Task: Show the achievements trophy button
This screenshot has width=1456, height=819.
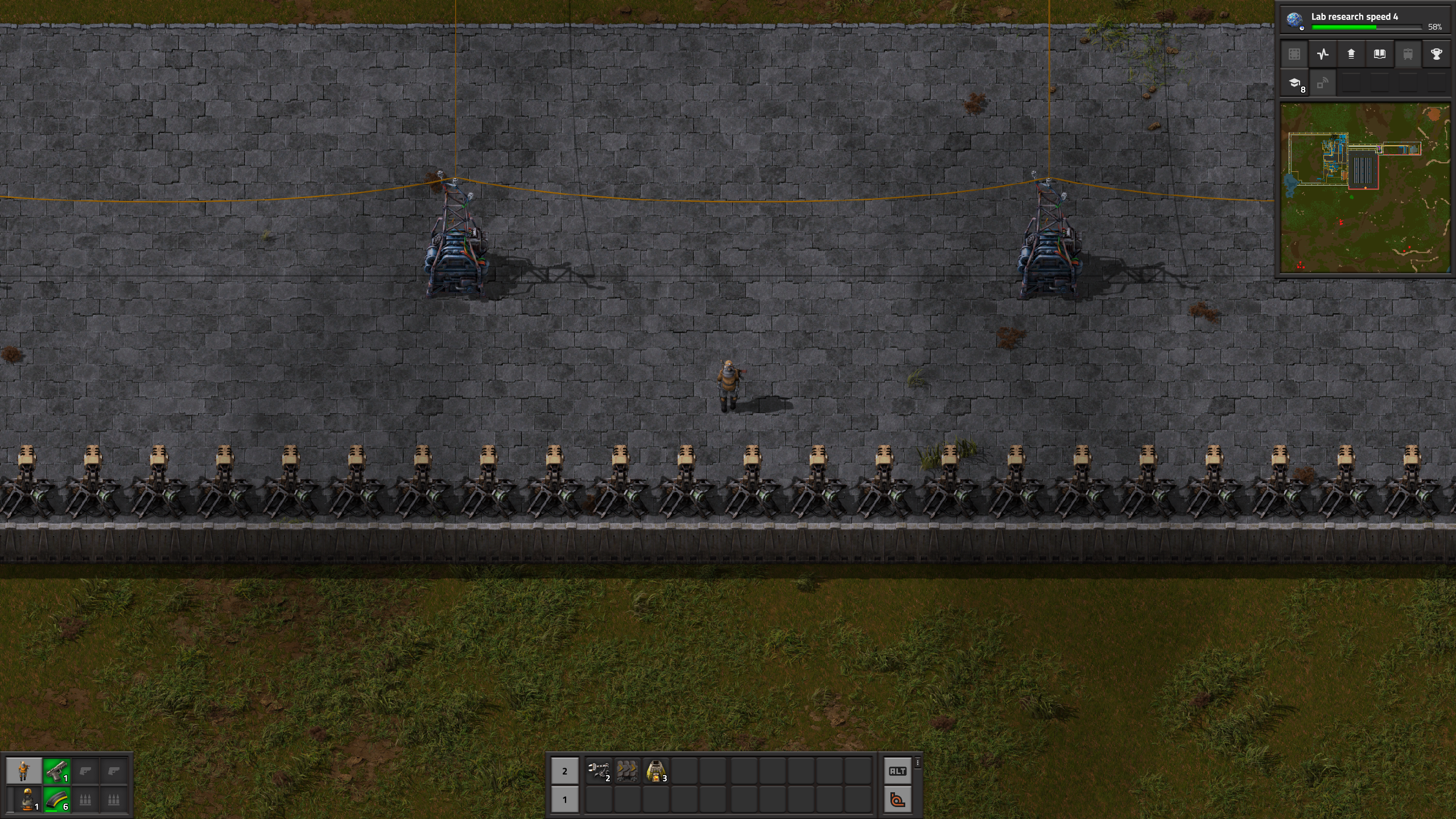Action: 1437,54
